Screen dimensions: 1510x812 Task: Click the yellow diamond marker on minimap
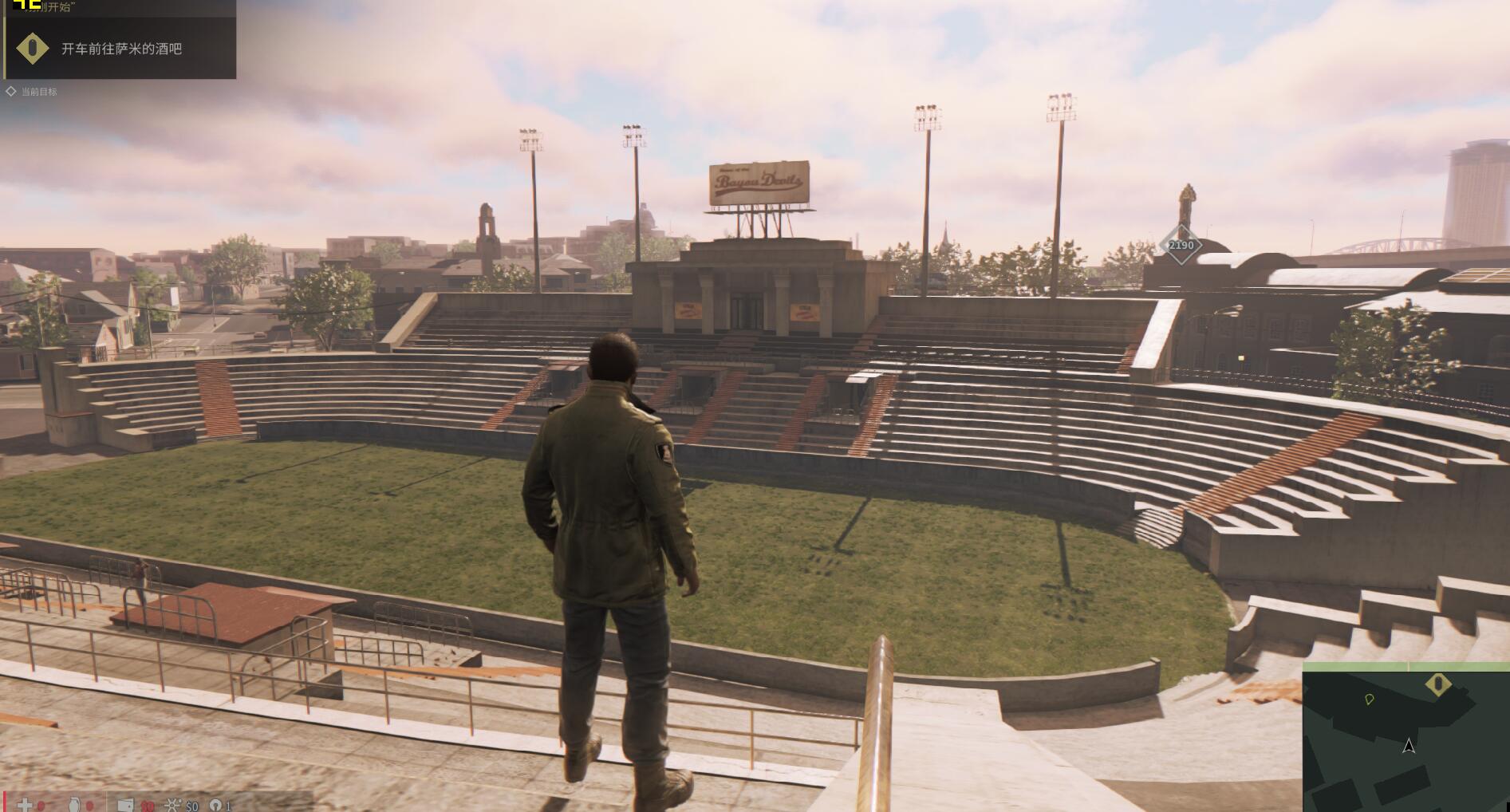pyautogui.click(x=1437, y=684)
